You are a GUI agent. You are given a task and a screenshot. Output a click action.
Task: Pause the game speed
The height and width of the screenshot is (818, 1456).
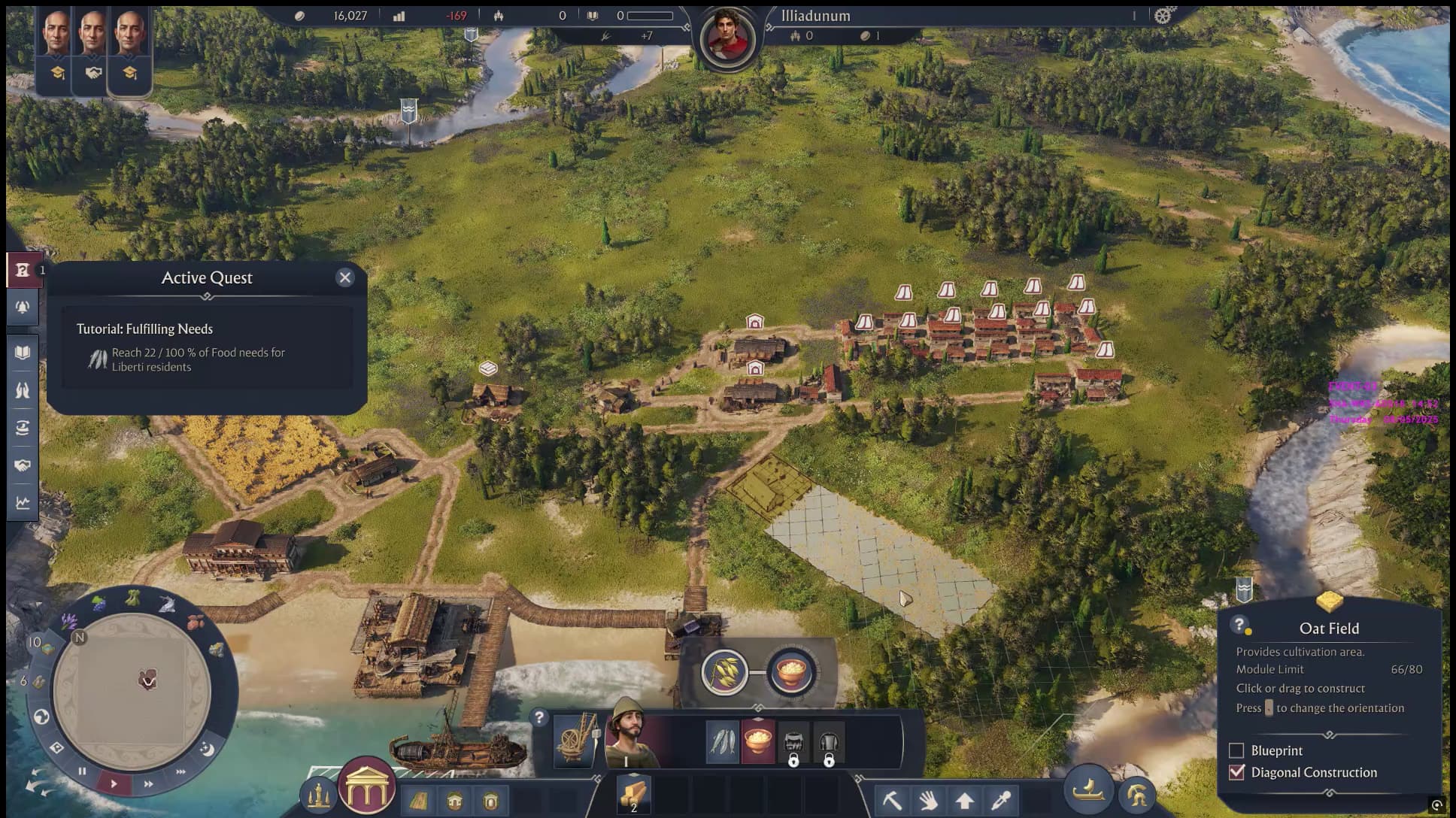point(82,771)
